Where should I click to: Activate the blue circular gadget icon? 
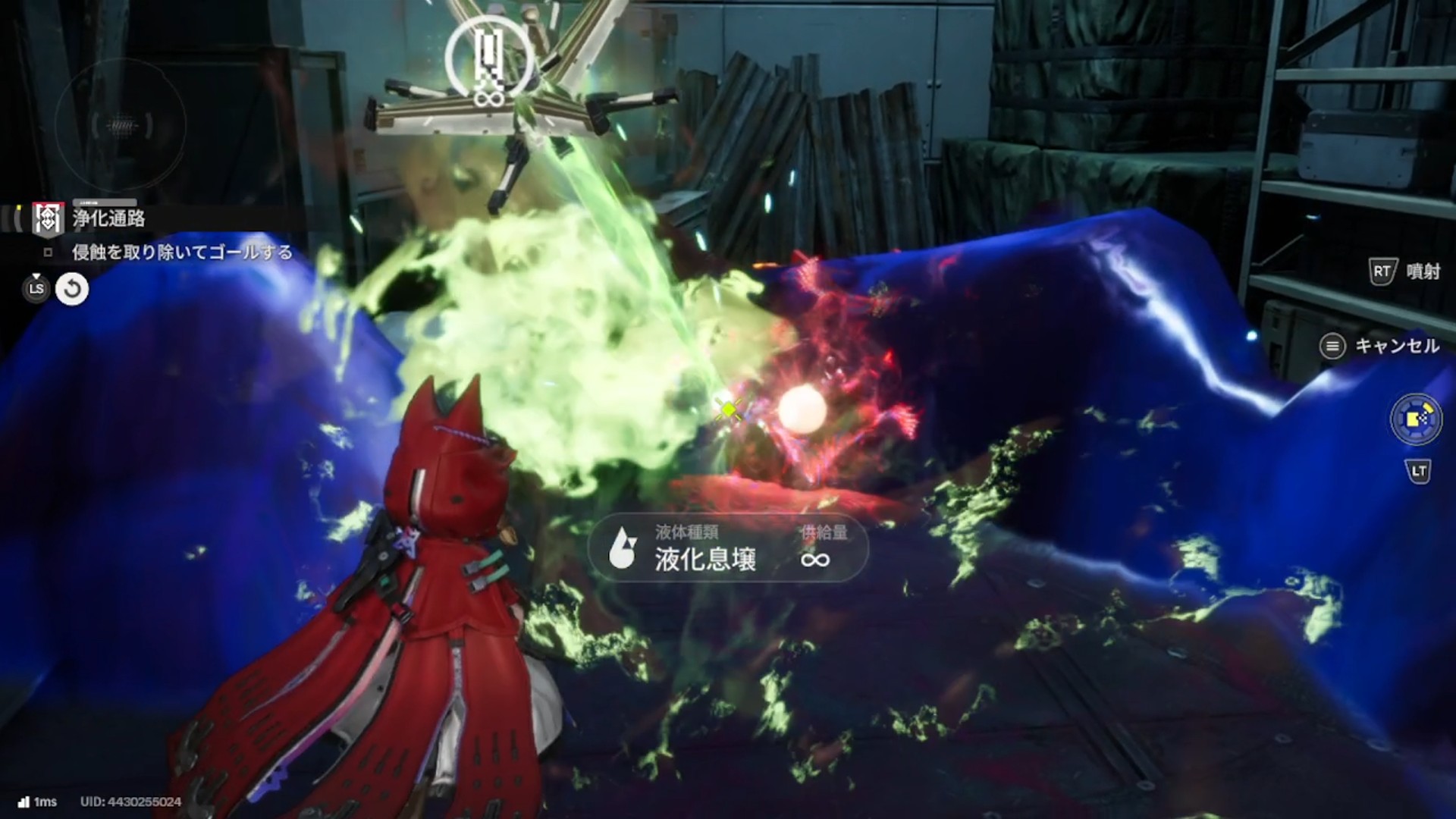point(1416,419)
